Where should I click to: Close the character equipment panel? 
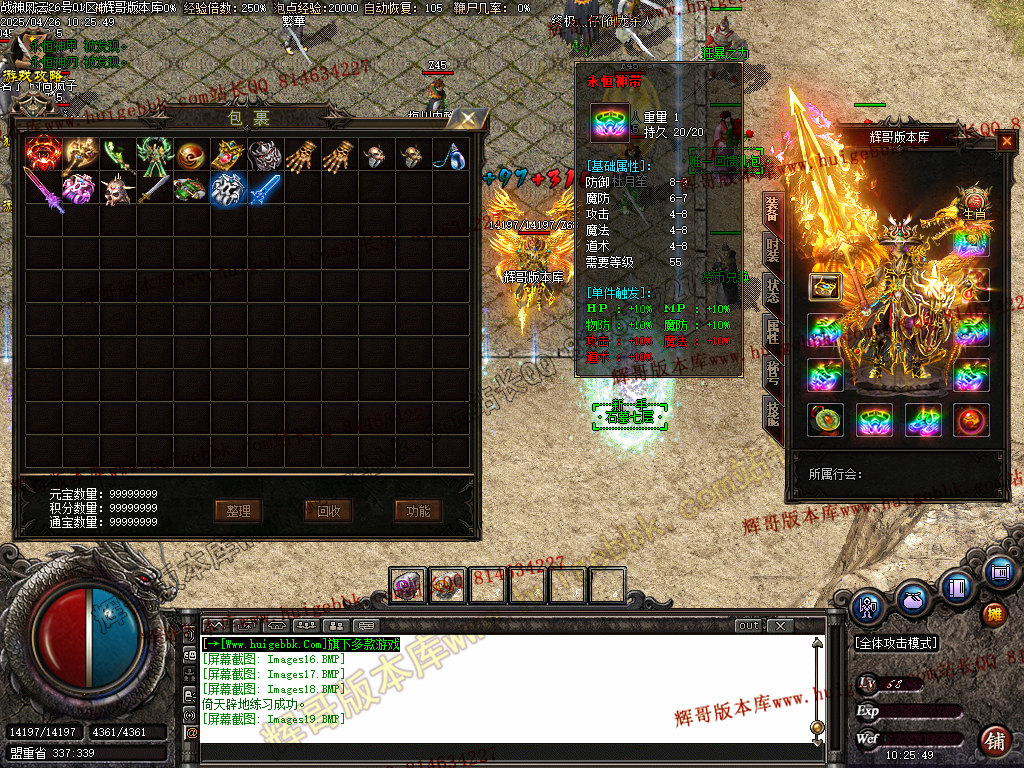click(1006, 141)
